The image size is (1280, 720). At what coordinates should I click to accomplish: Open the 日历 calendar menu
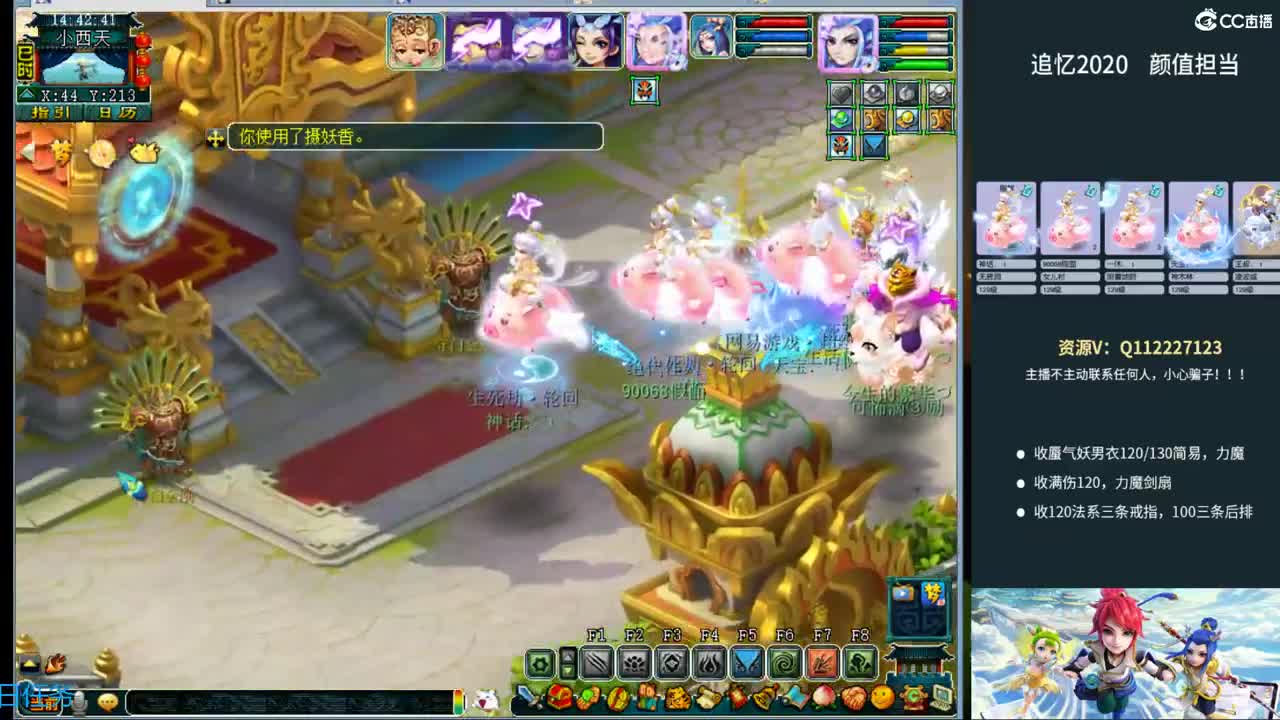coord(117,112)
